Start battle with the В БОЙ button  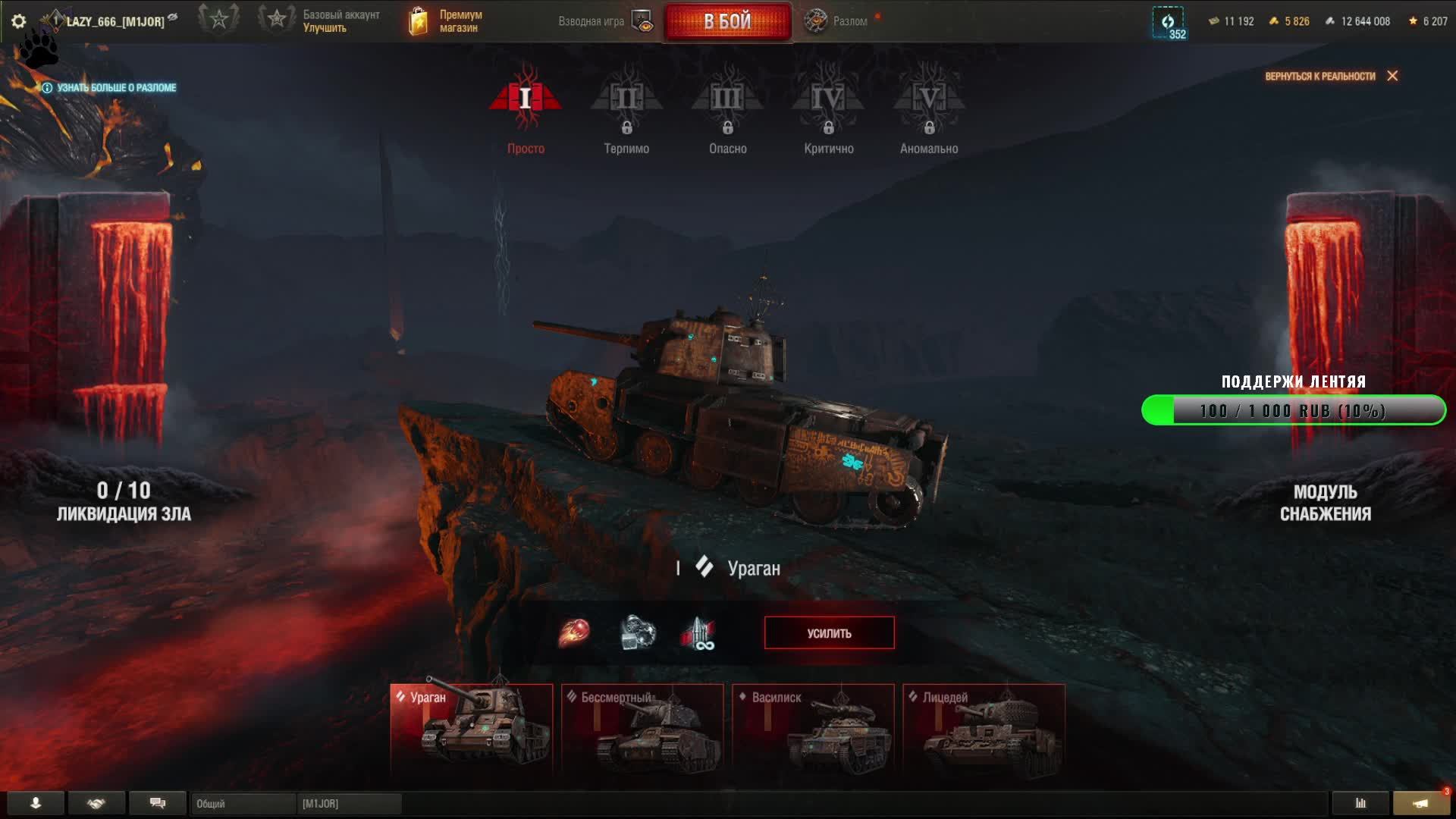(x=727, y=21)
